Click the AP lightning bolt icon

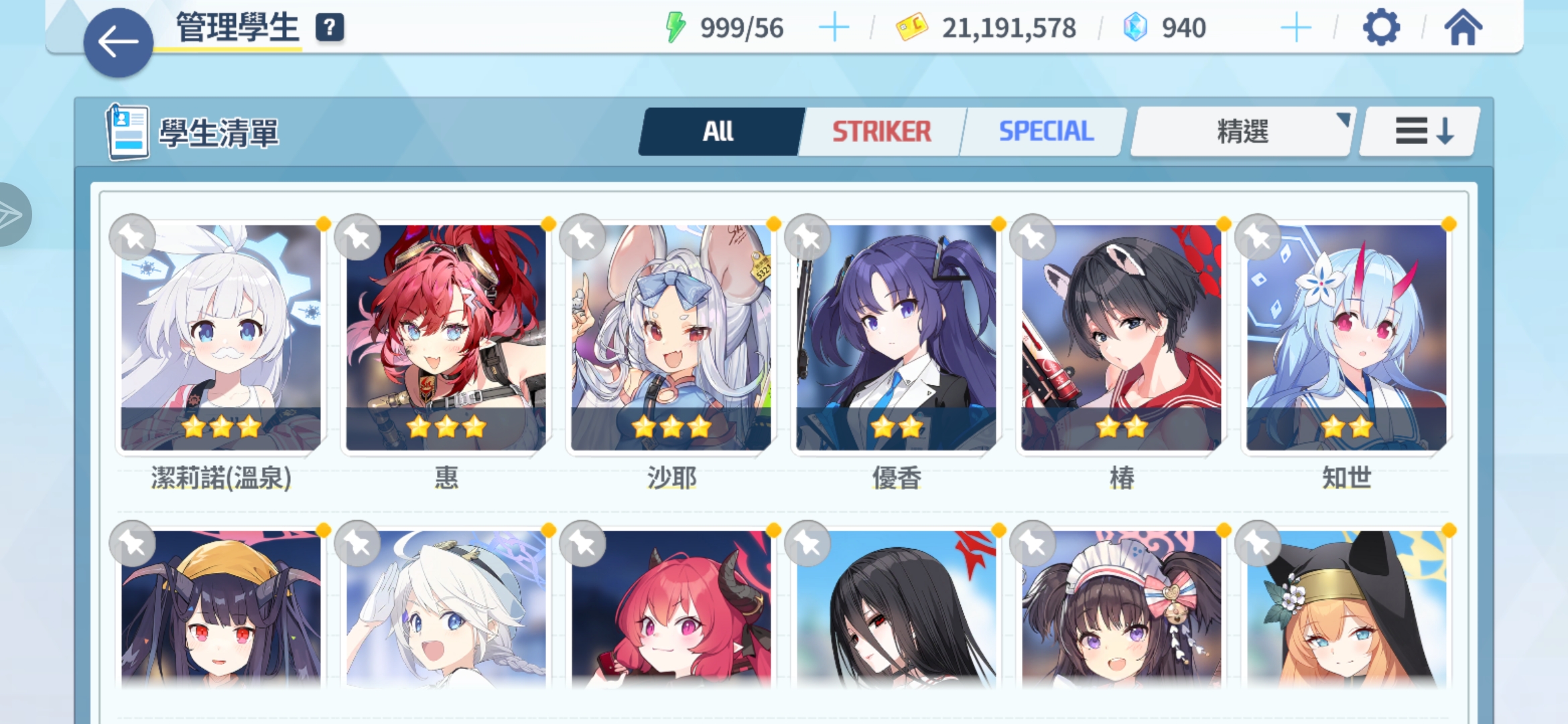click(x=677, y=25)
